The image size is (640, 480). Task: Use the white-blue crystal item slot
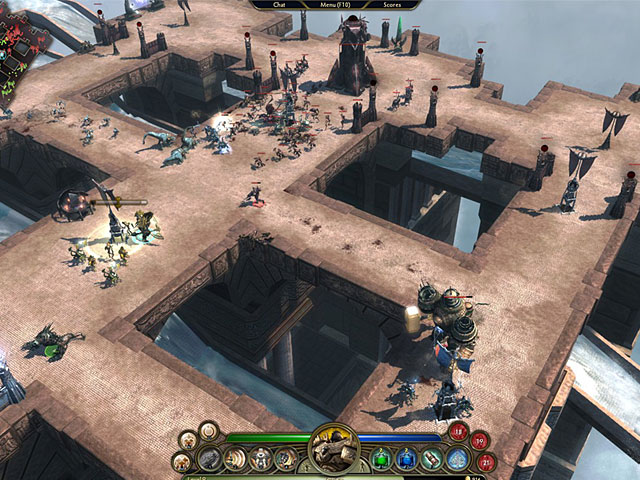455,458
